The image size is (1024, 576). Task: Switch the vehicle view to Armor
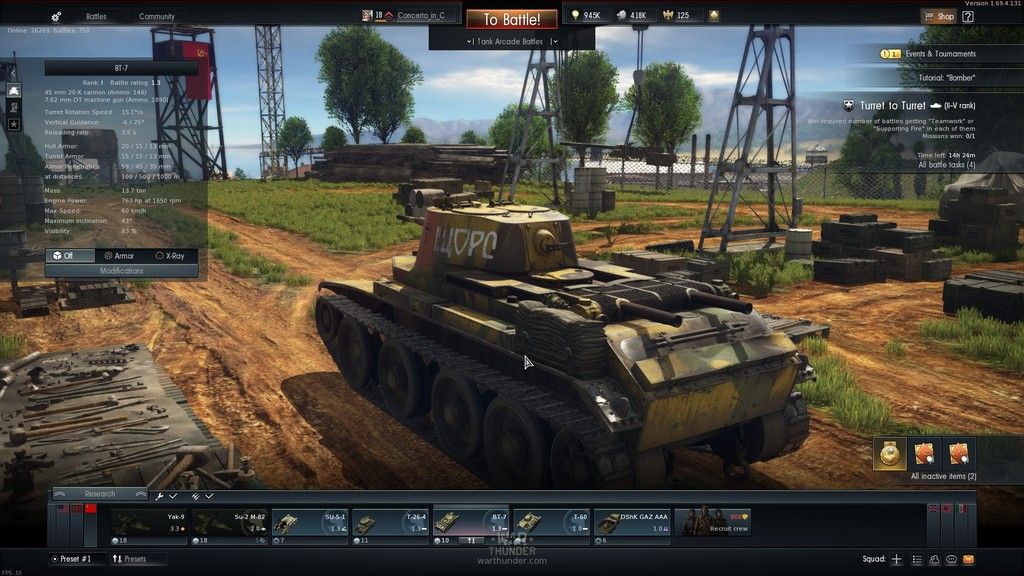(x=118, y=256)
